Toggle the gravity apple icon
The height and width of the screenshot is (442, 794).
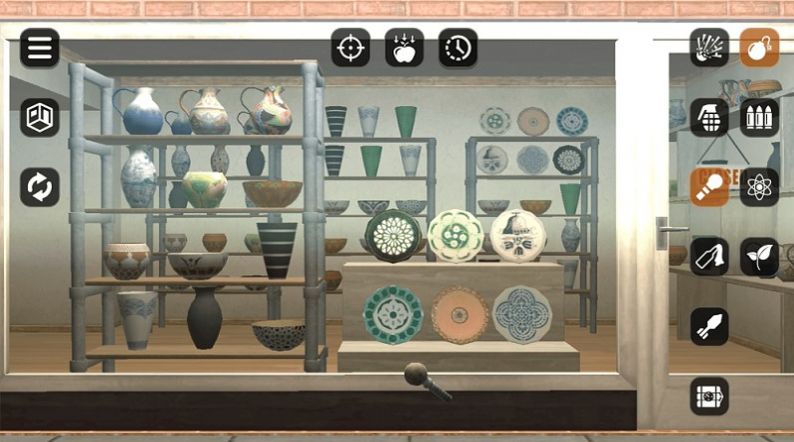(x=404, y=48)
